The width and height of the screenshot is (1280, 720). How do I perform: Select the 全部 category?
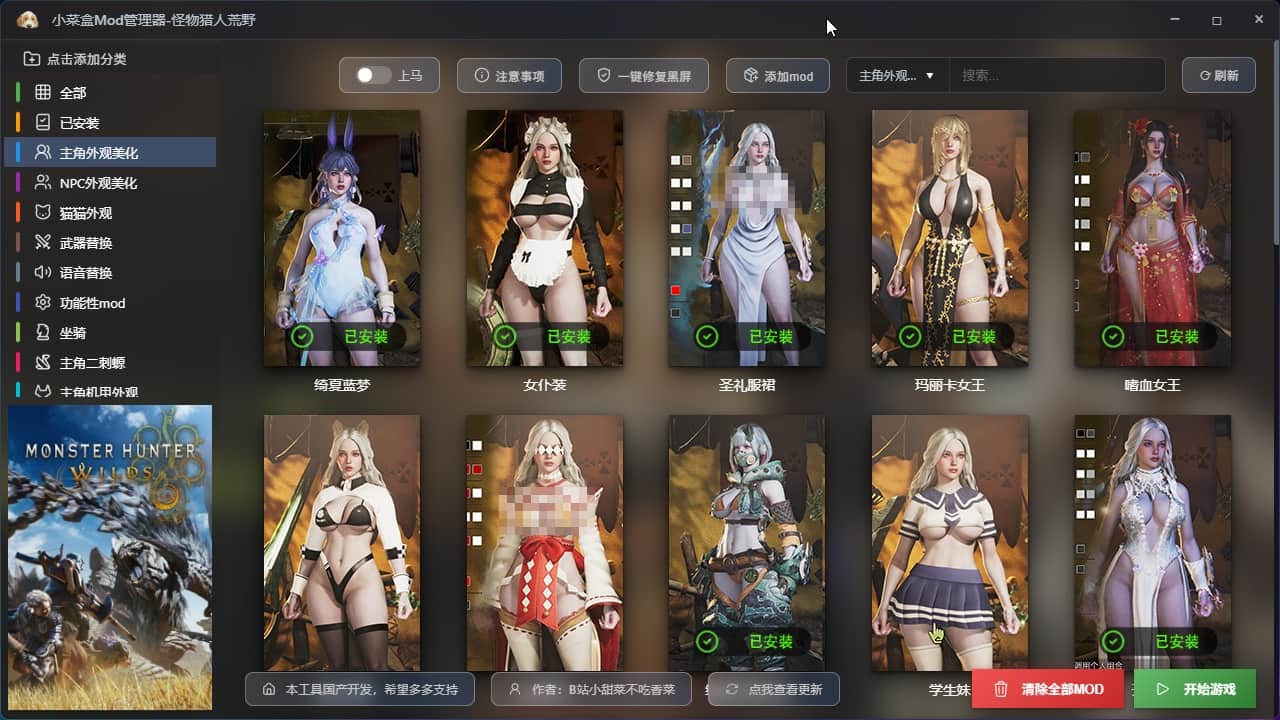[73, 93]
